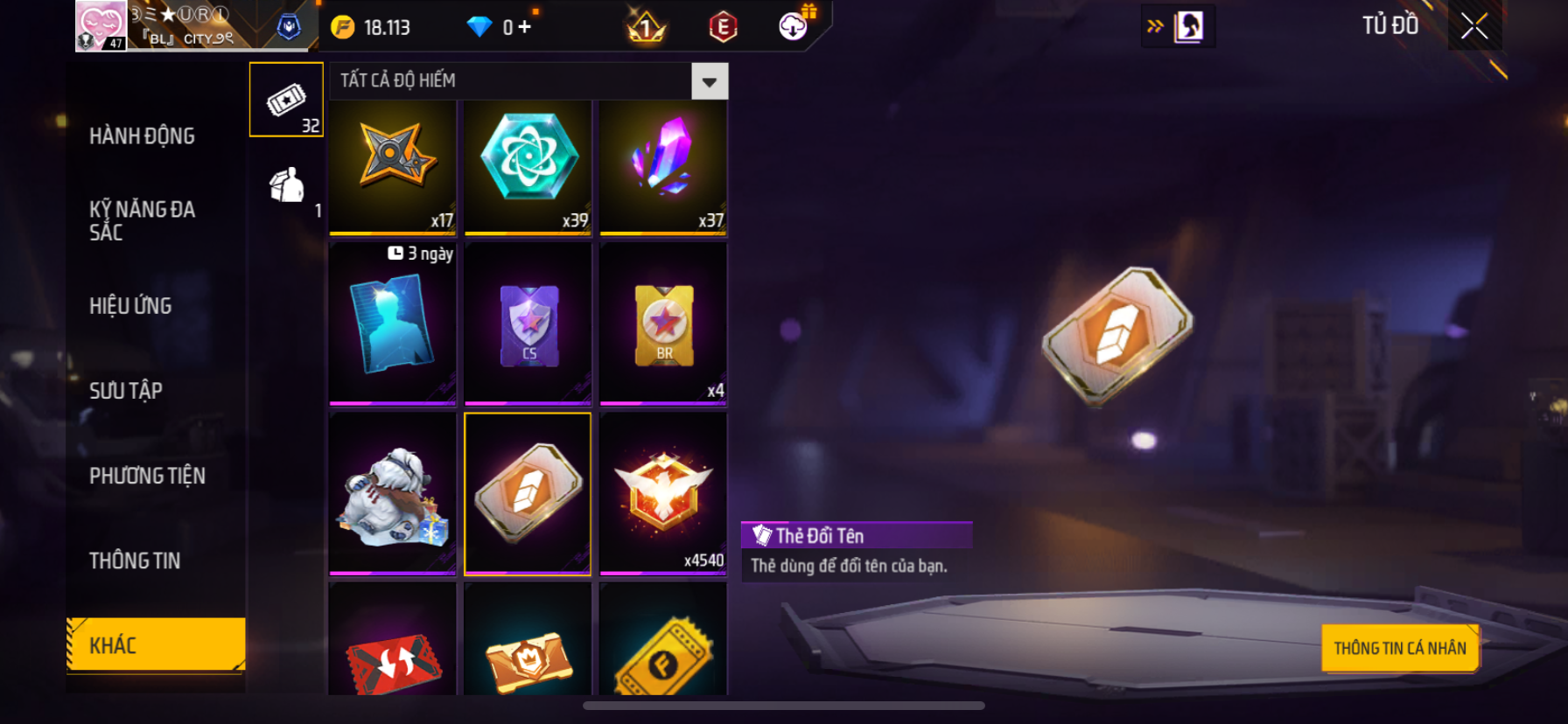Select the highlighted Khác category
The width and height of the screenshot is (1568, 724).
tap(156, 645)
